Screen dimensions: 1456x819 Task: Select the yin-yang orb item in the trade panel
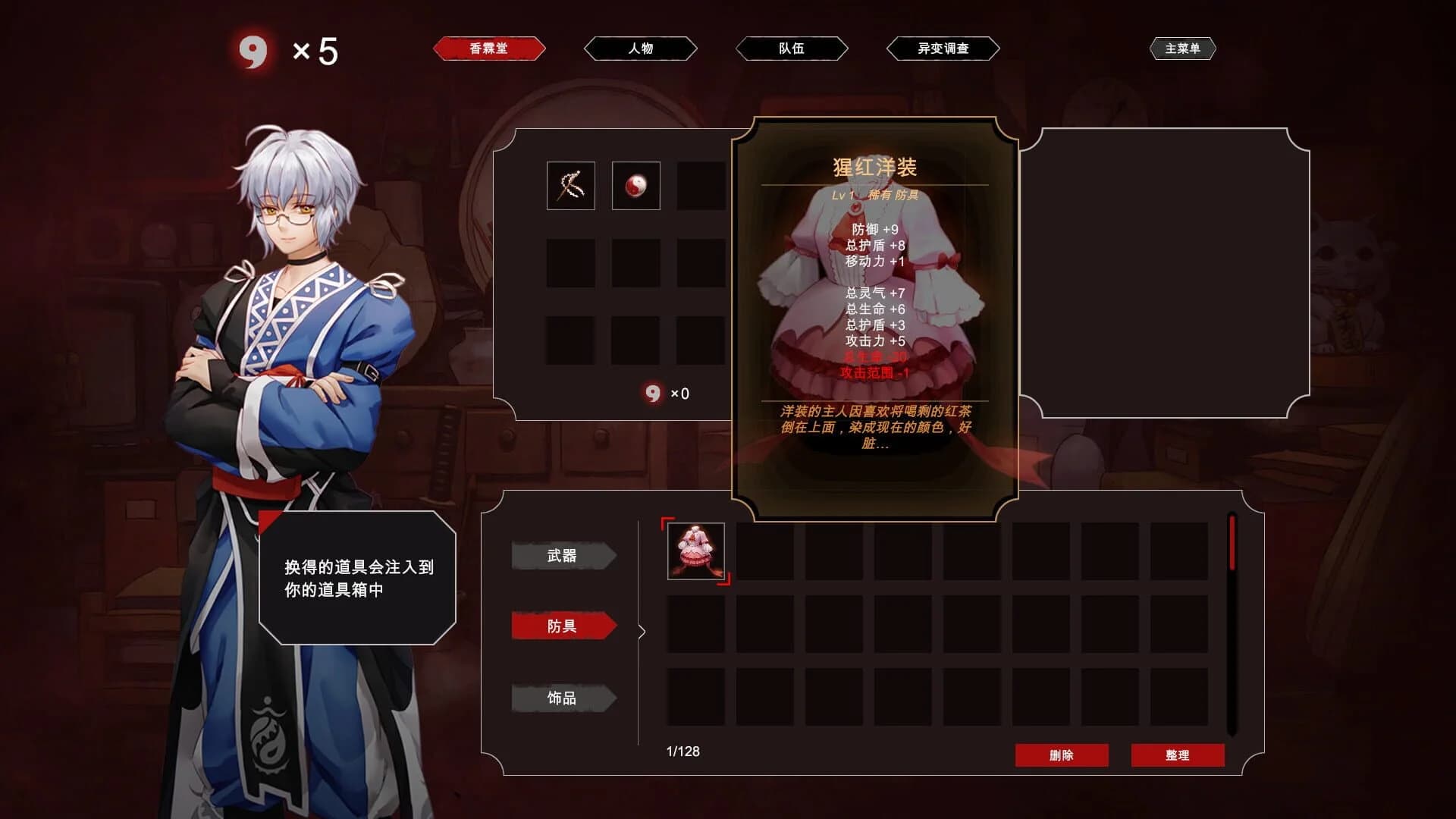pyautogui.click(x=636, y=185)
